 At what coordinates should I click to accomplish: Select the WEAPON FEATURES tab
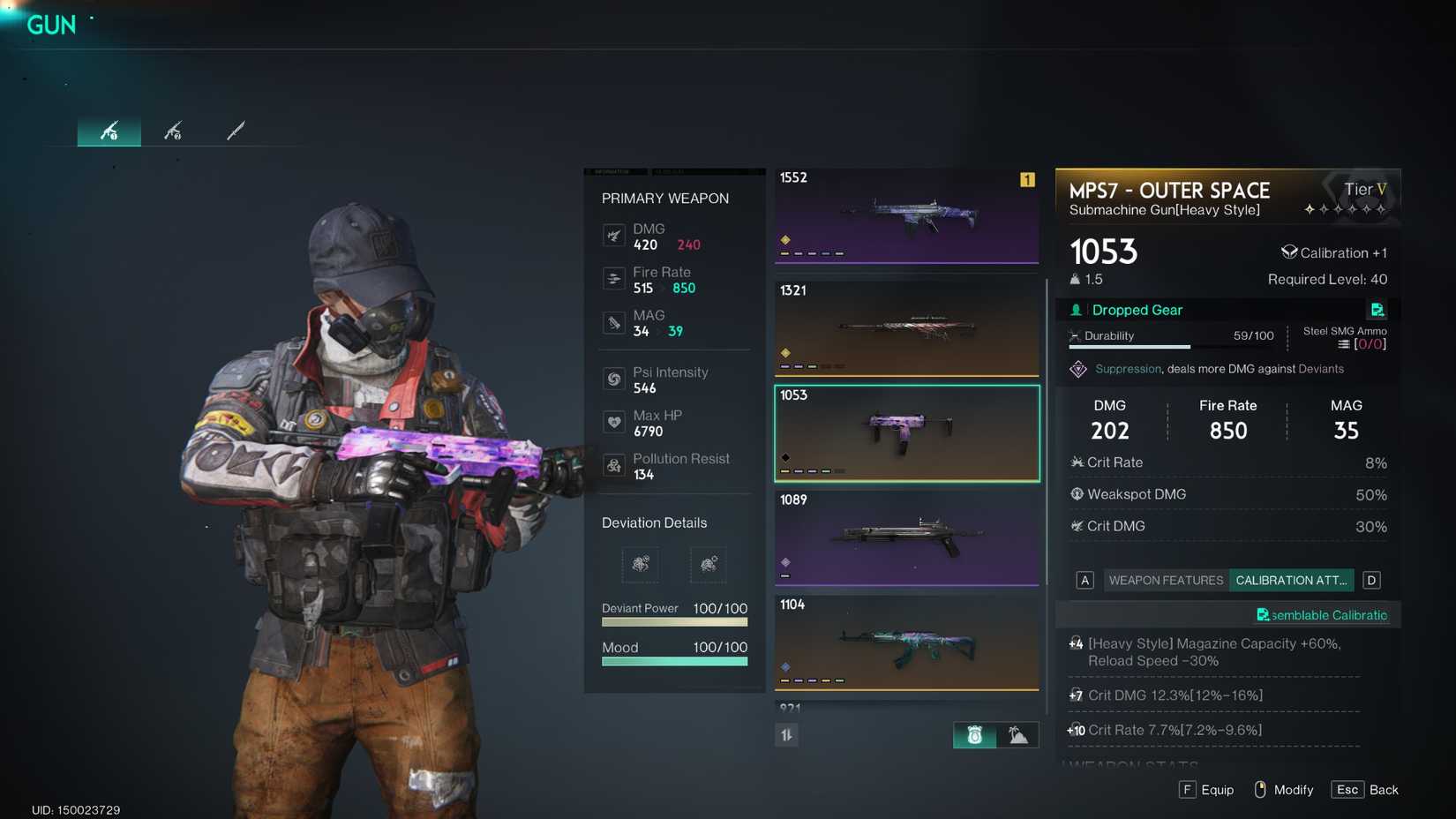pyautogui.click(x=1166, y=580)
